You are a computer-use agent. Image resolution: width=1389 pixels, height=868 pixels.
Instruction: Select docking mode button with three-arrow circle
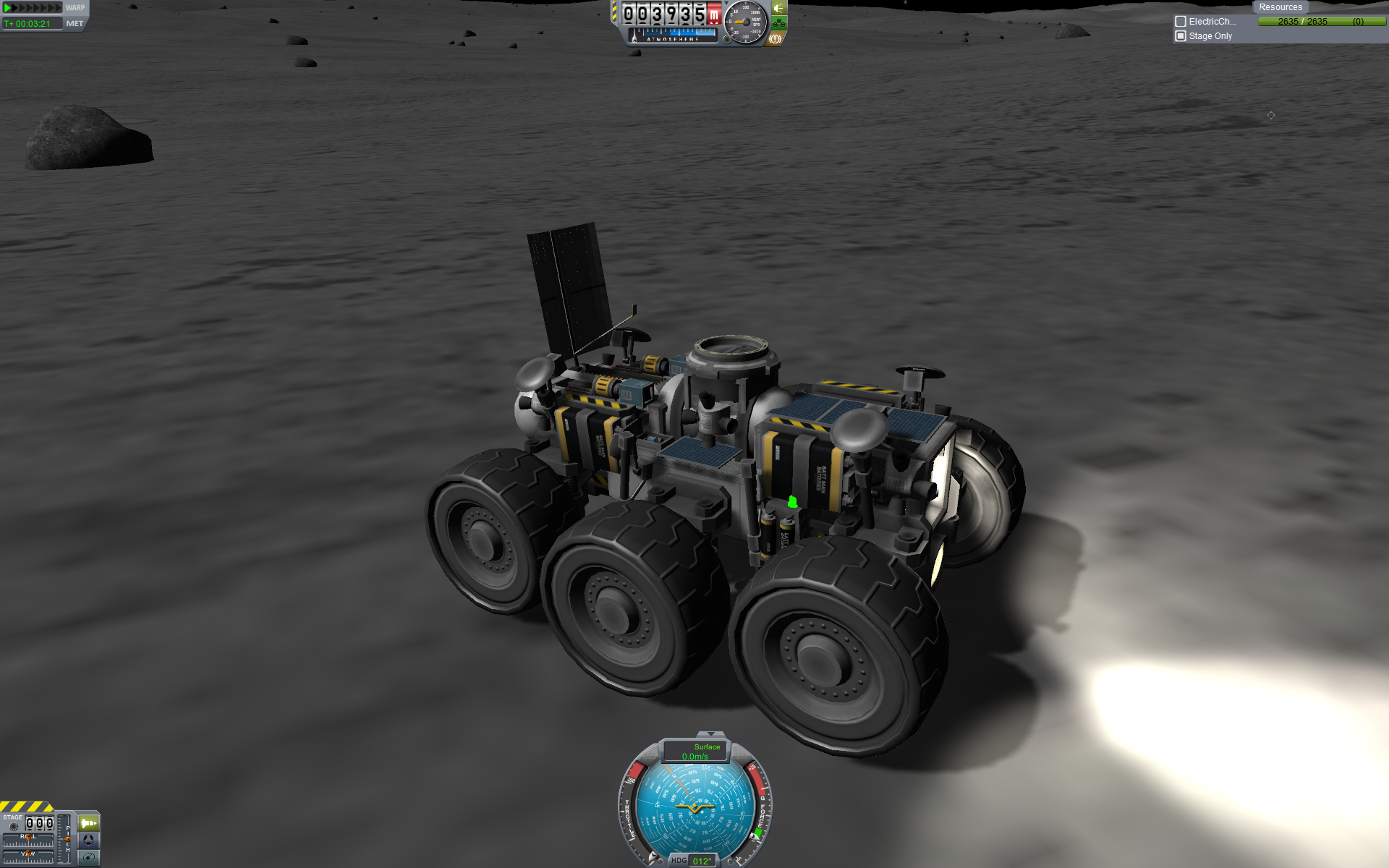click(x=88, y=840)
